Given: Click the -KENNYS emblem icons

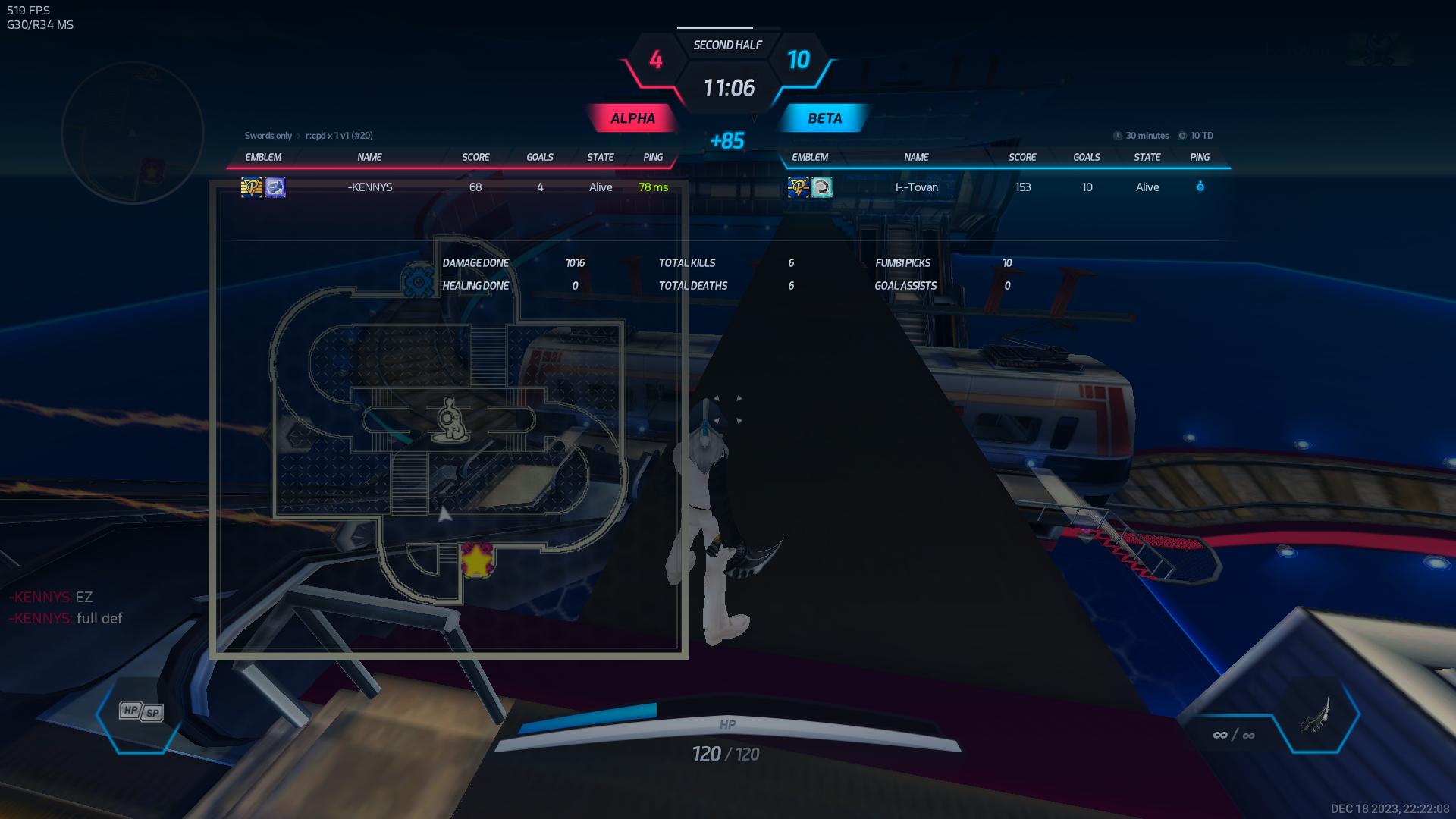Looking at the screenshot, I should pyautogui.click(x=263, y=187).
